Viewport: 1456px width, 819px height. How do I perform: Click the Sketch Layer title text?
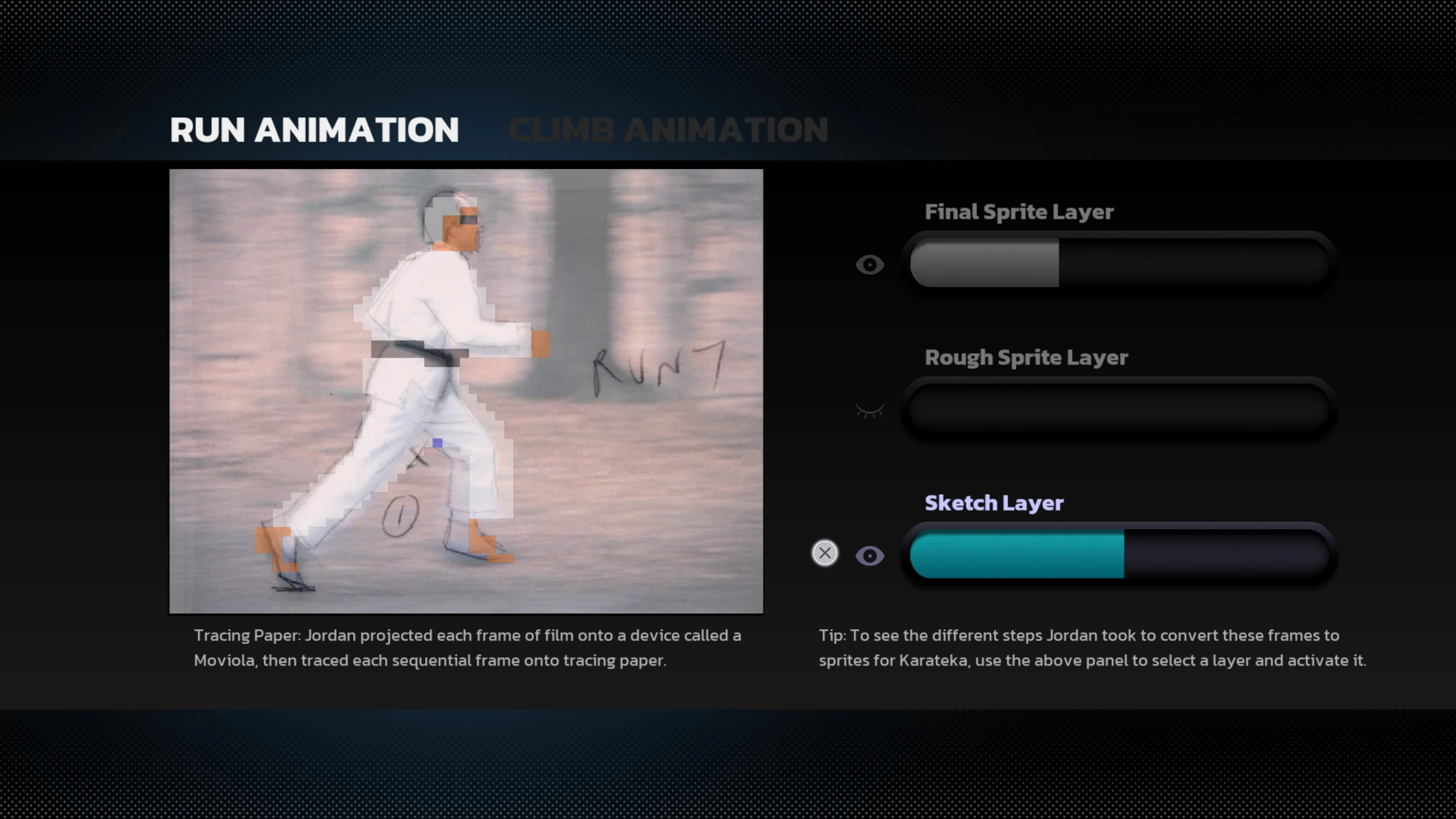[994, 503]
